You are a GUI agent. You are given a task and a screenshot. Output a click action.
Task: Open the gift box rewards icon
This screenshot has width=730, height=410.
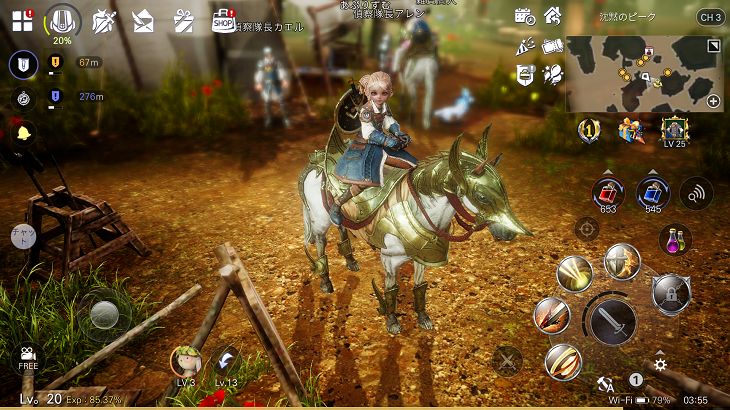point(182,20)
